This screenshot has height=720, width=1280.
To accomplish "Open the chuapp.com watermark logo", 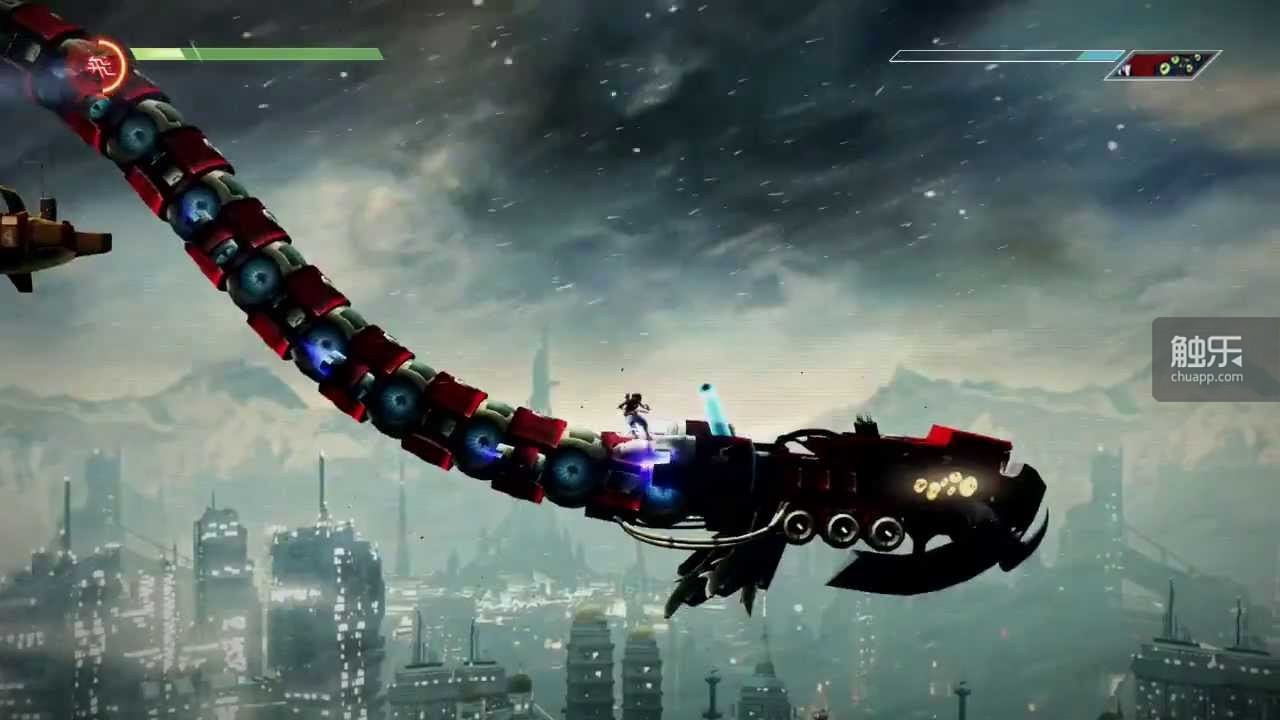I will [x=1215, y=359].
